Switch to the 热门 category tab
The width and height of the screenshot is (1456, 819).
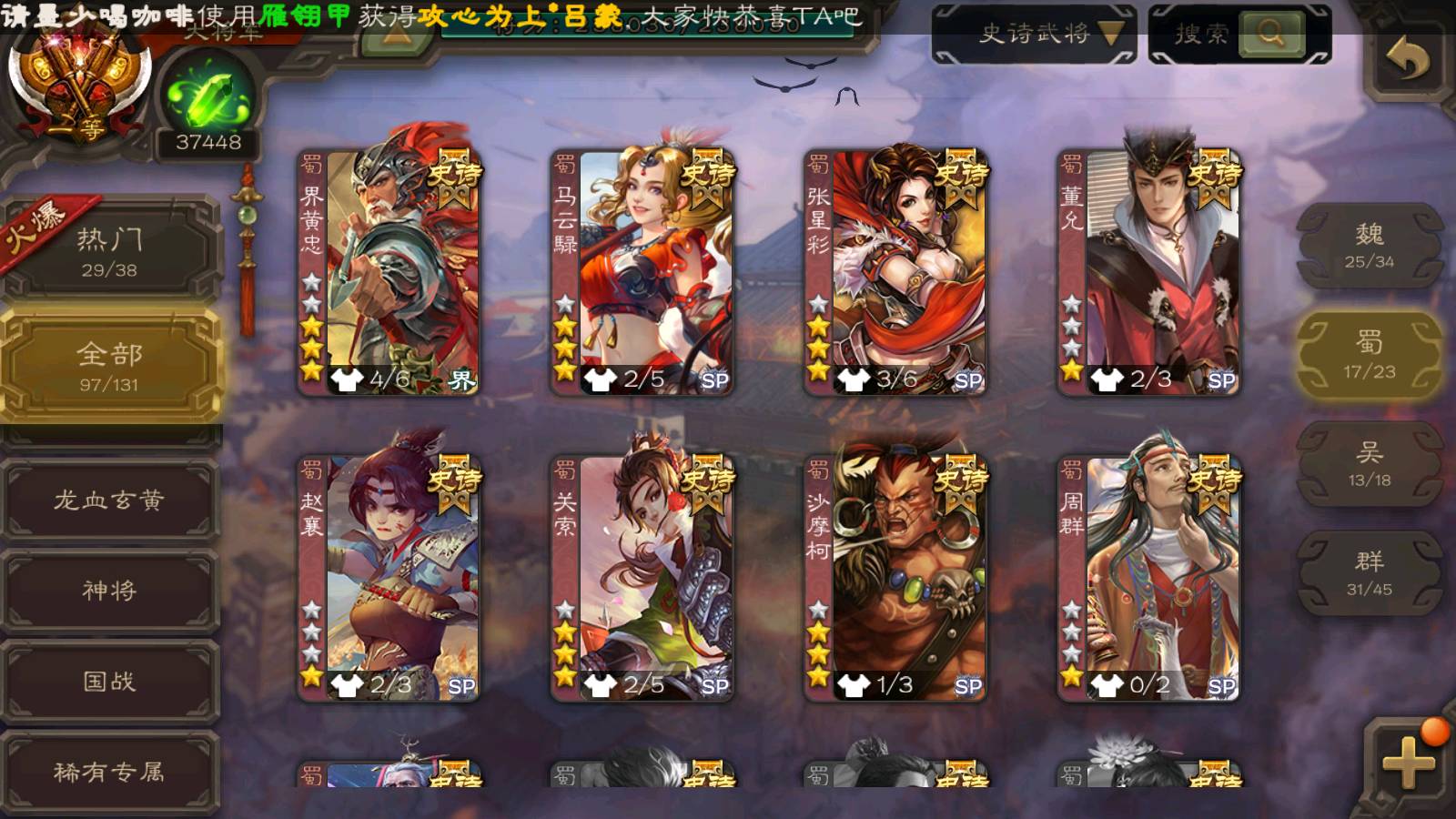click(x=110, y=252)
